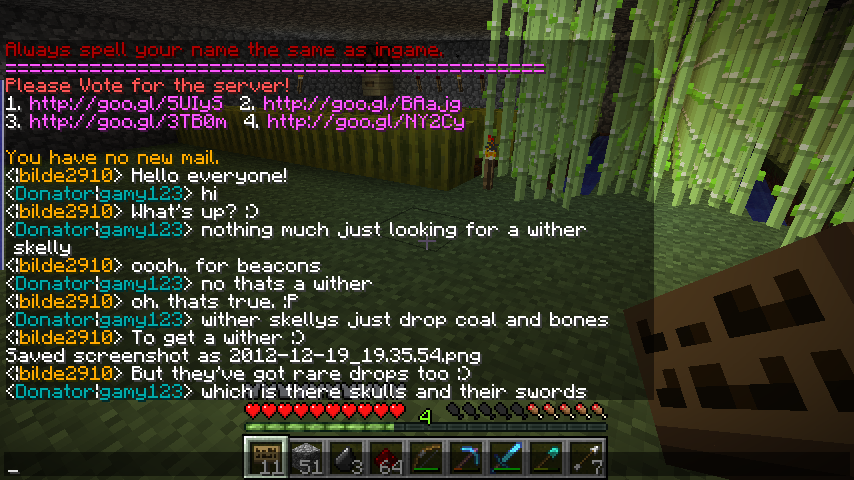Choose the coal slot in the hotbar

coord(347,458)
